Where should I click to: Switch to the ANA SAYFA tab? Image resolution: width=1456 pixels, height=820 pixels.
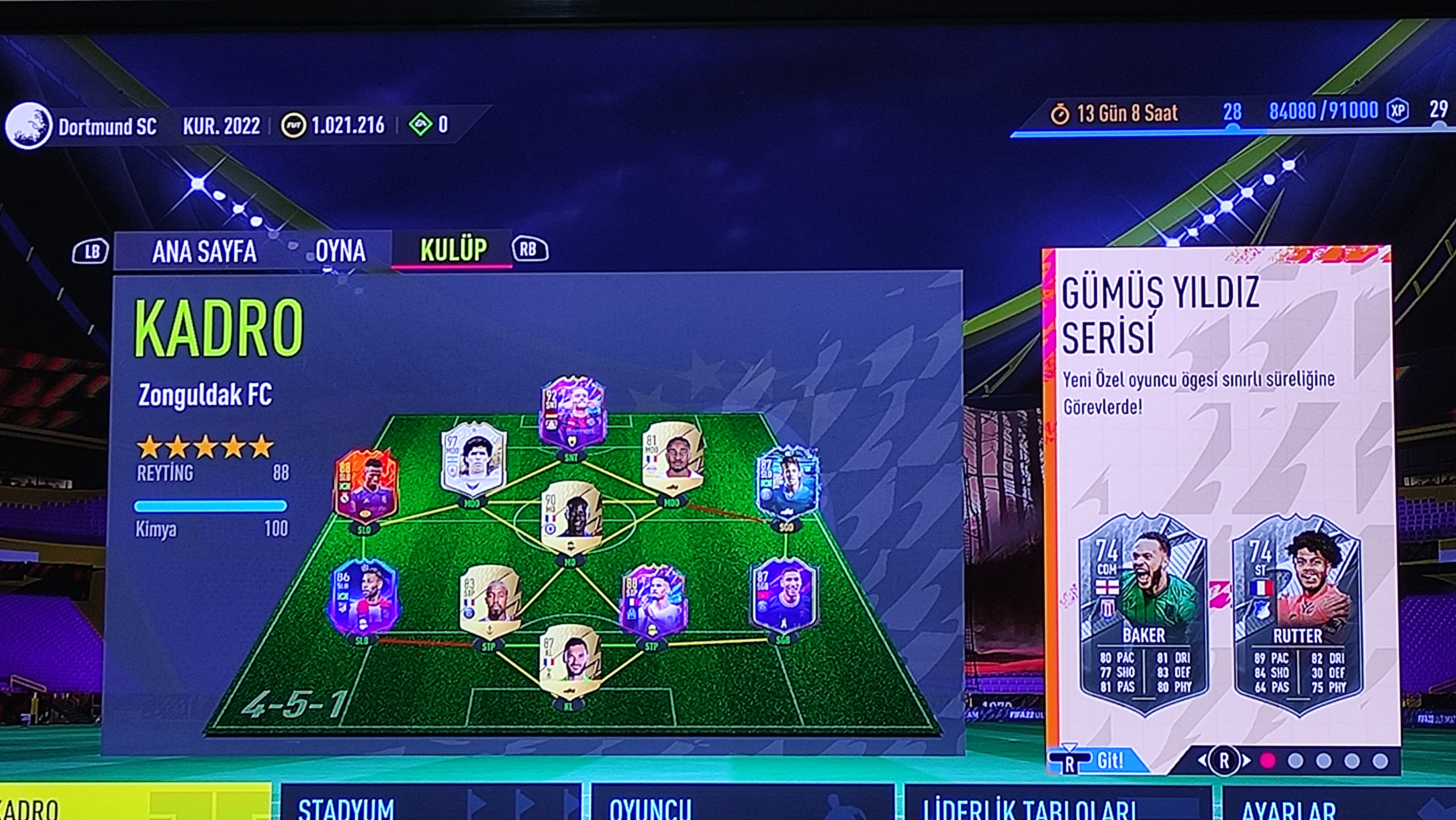click(204, 251)
